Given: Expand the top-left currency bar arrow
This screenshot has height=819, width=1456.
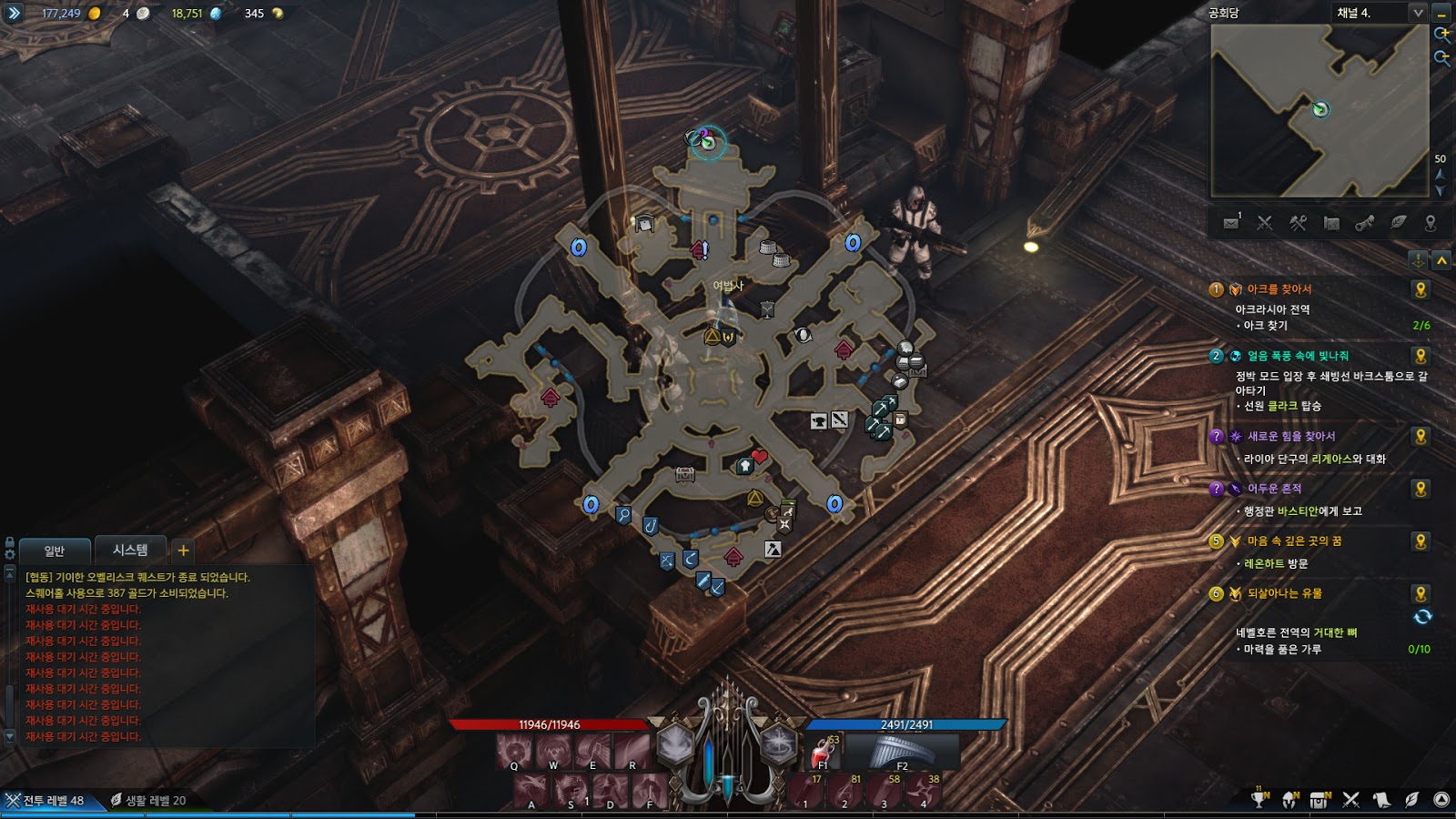Looking at the screenshot, I should (x=14, y=13).
